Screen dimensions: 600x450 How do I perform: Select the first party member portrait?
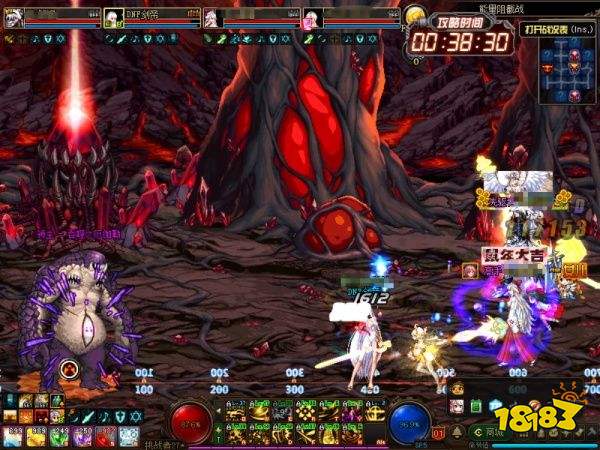pos(12,18)
